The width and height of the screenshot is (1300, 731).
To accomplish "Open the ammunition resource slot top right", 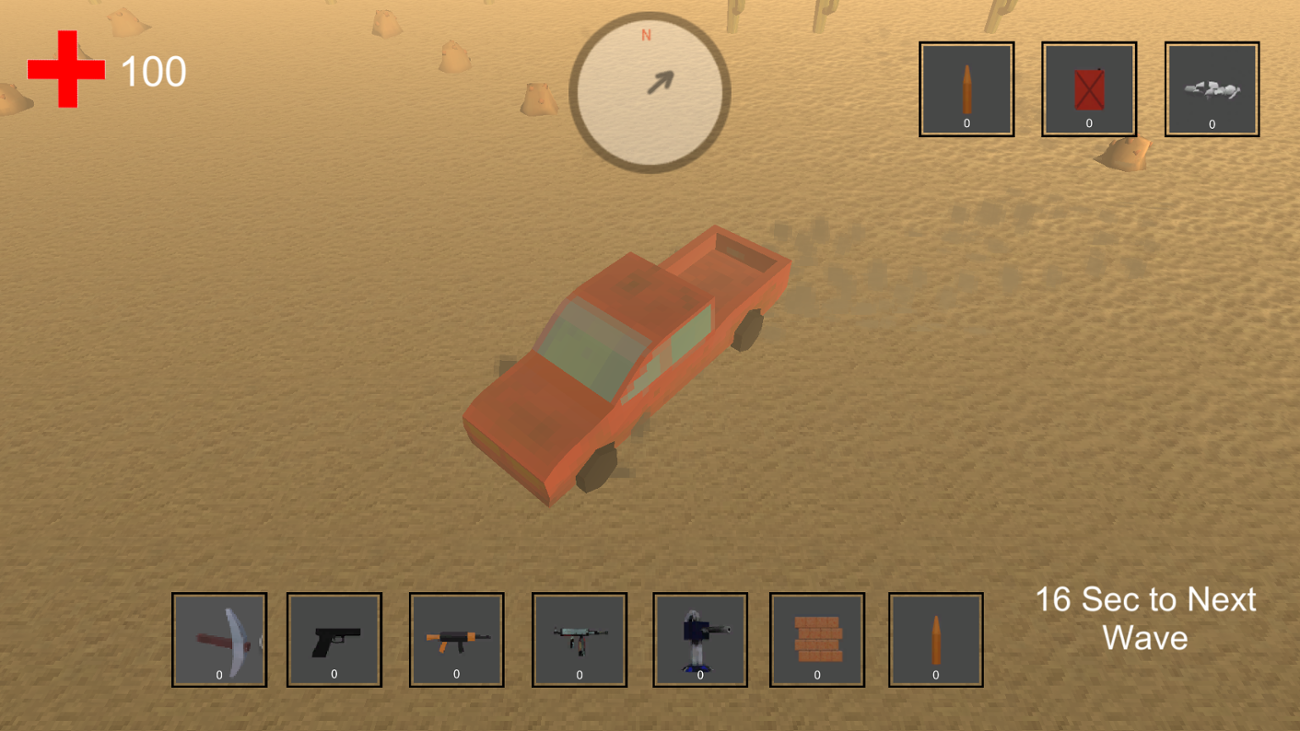I will [966, 88].
